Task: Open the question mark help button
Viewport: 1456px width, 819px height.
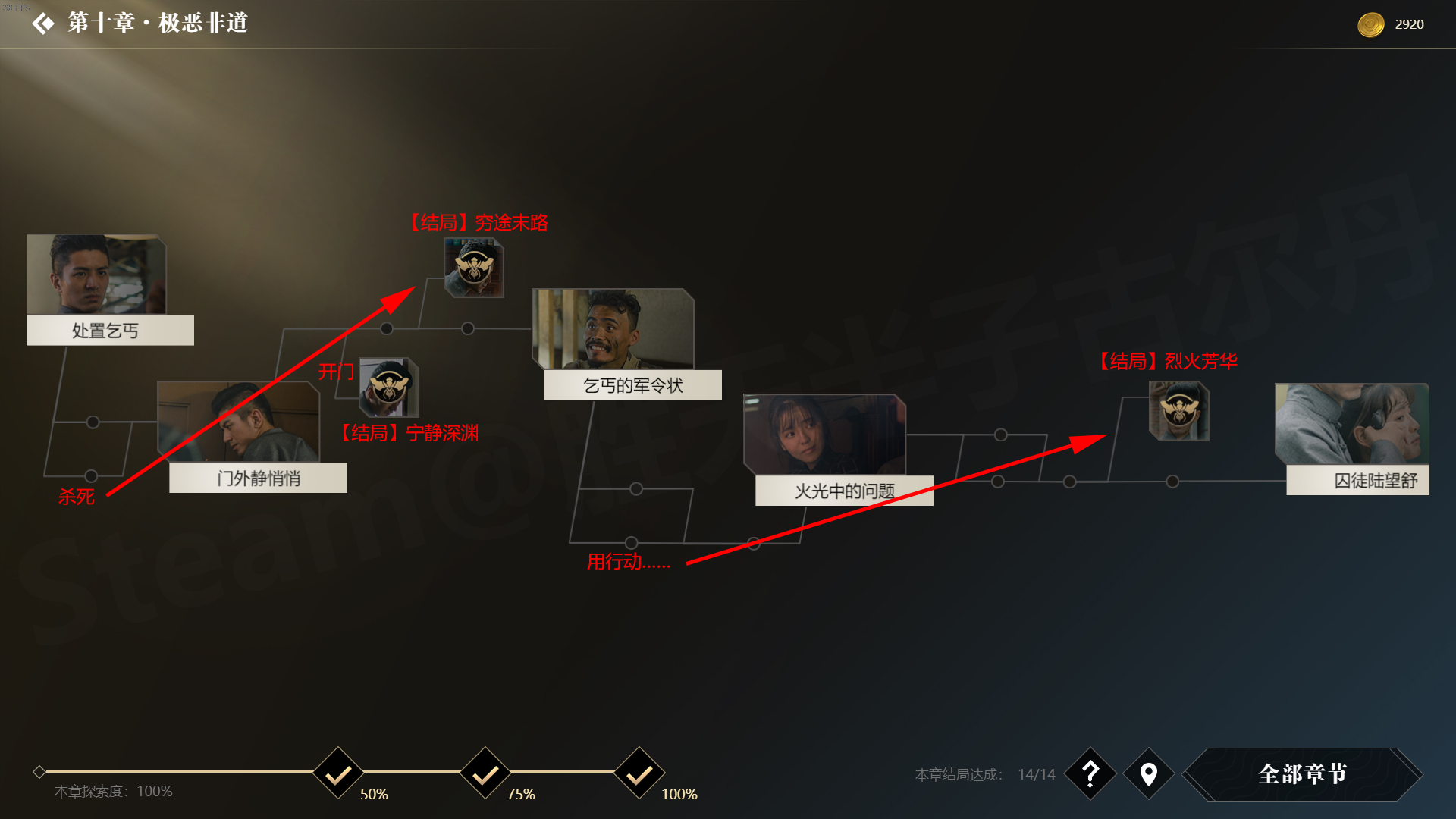Action: (x=1090, y=773)
